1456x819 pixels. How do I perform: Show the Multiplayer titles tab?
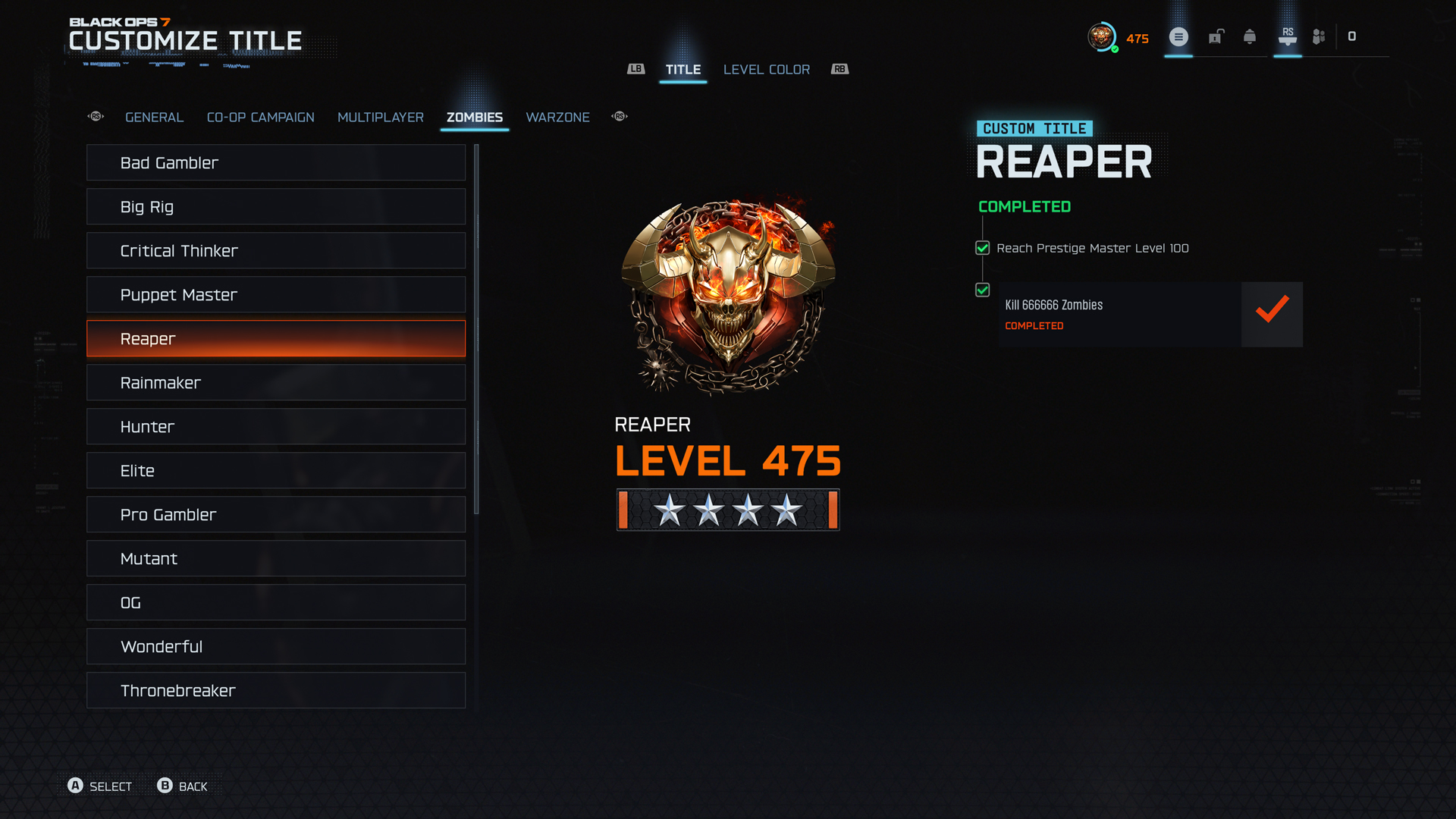click(x=380, y=118)
